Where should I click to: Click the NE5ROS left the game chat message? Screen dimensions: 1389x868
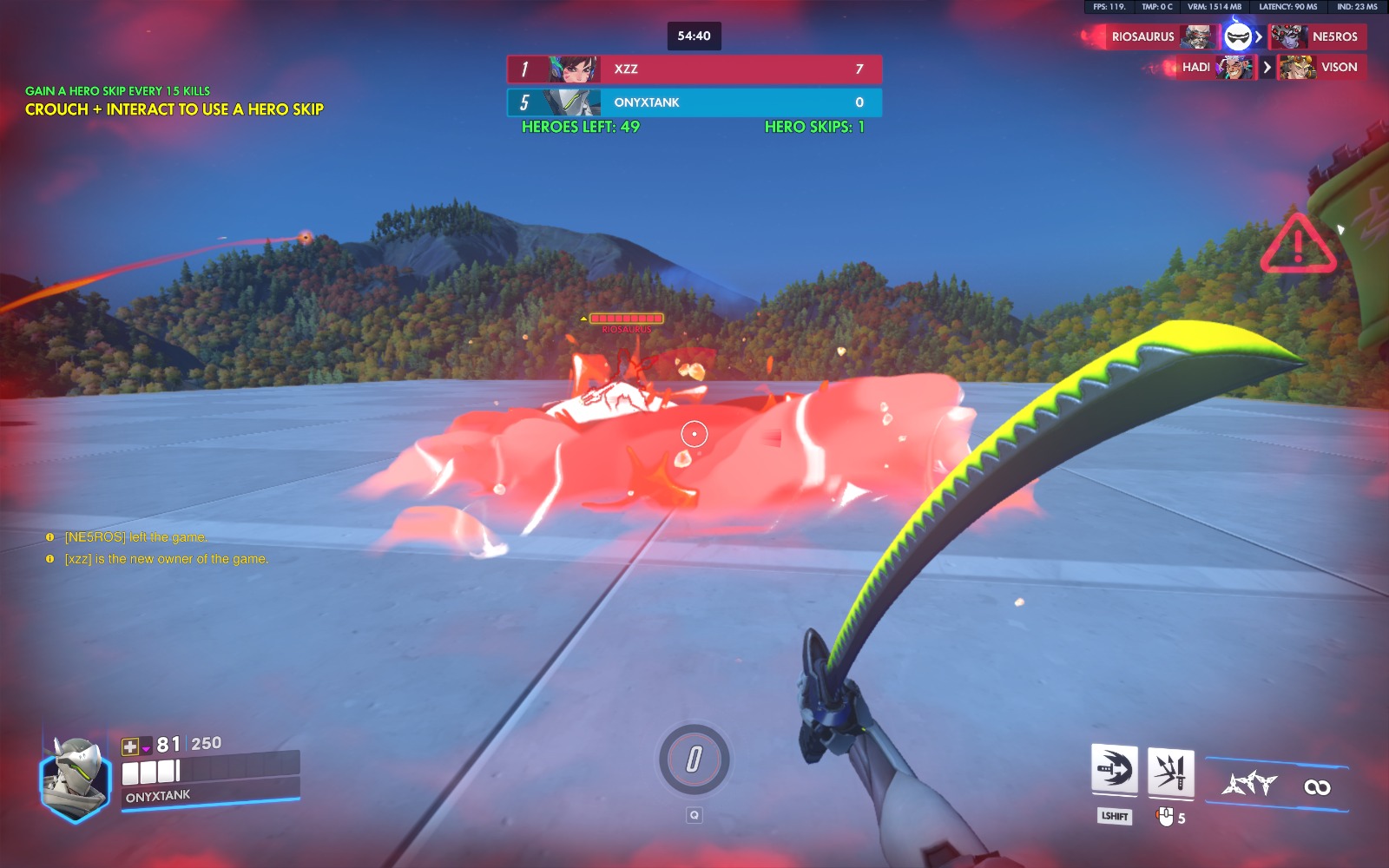point(135,537)
